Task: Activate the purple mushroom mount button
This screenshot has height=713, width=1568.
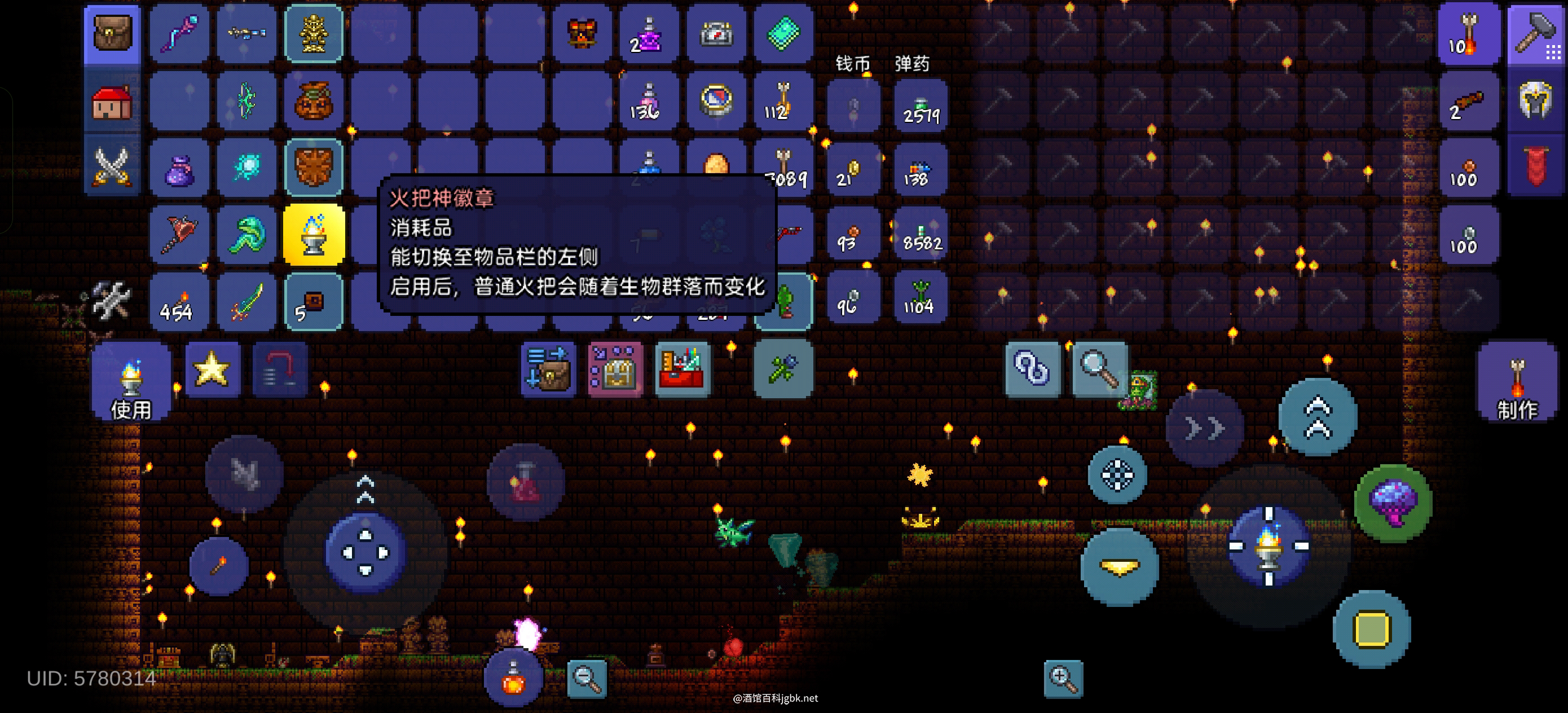Action: [1393, 503]
